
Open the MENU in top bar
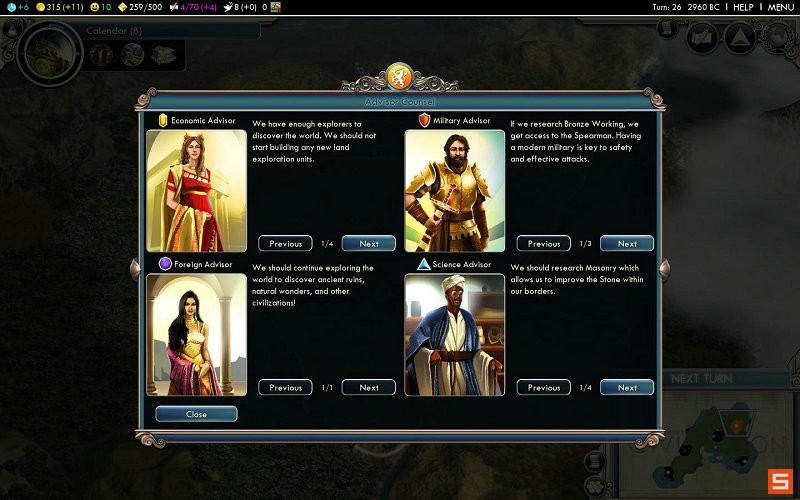click(780, 7)
